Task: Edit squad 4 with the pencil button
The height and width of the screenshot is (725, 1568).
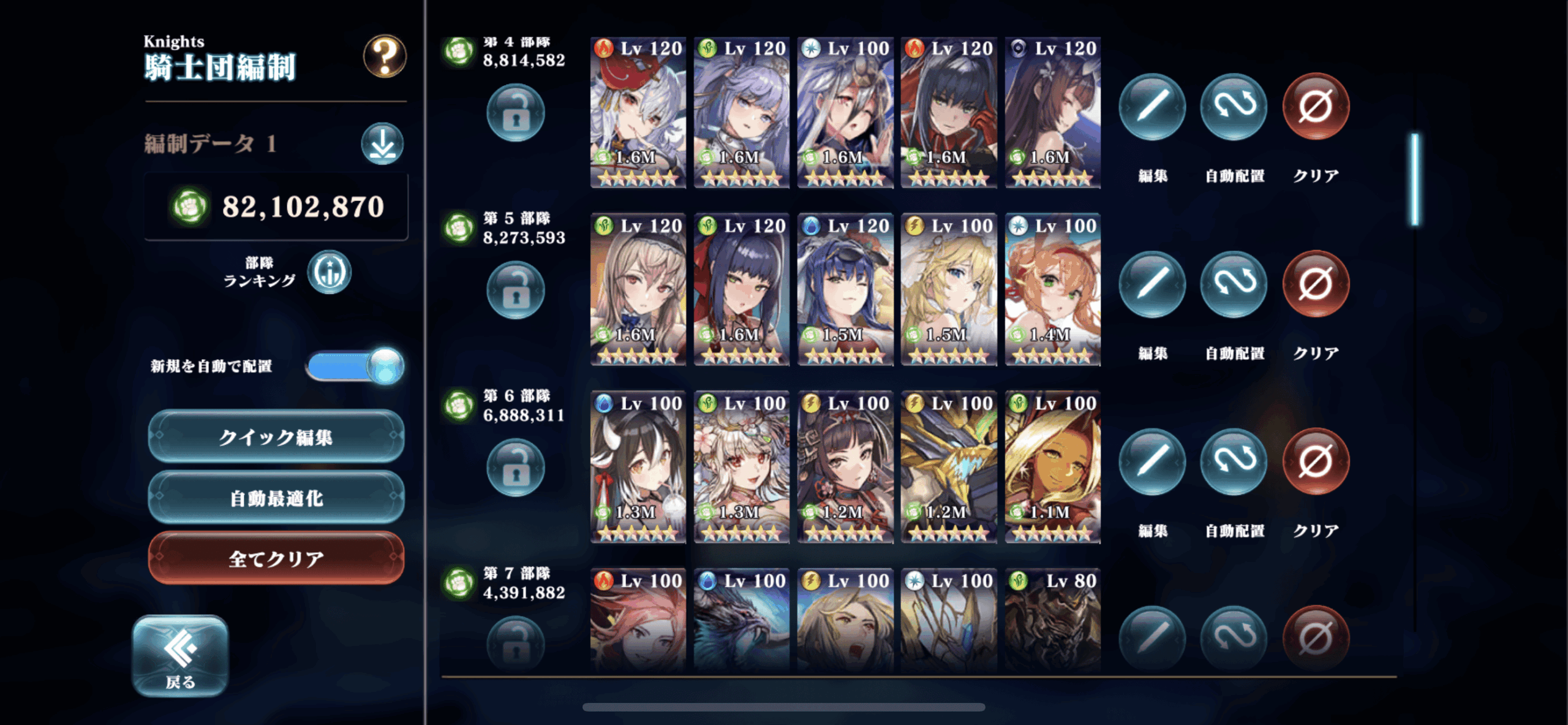Action: coord(1151,107)
